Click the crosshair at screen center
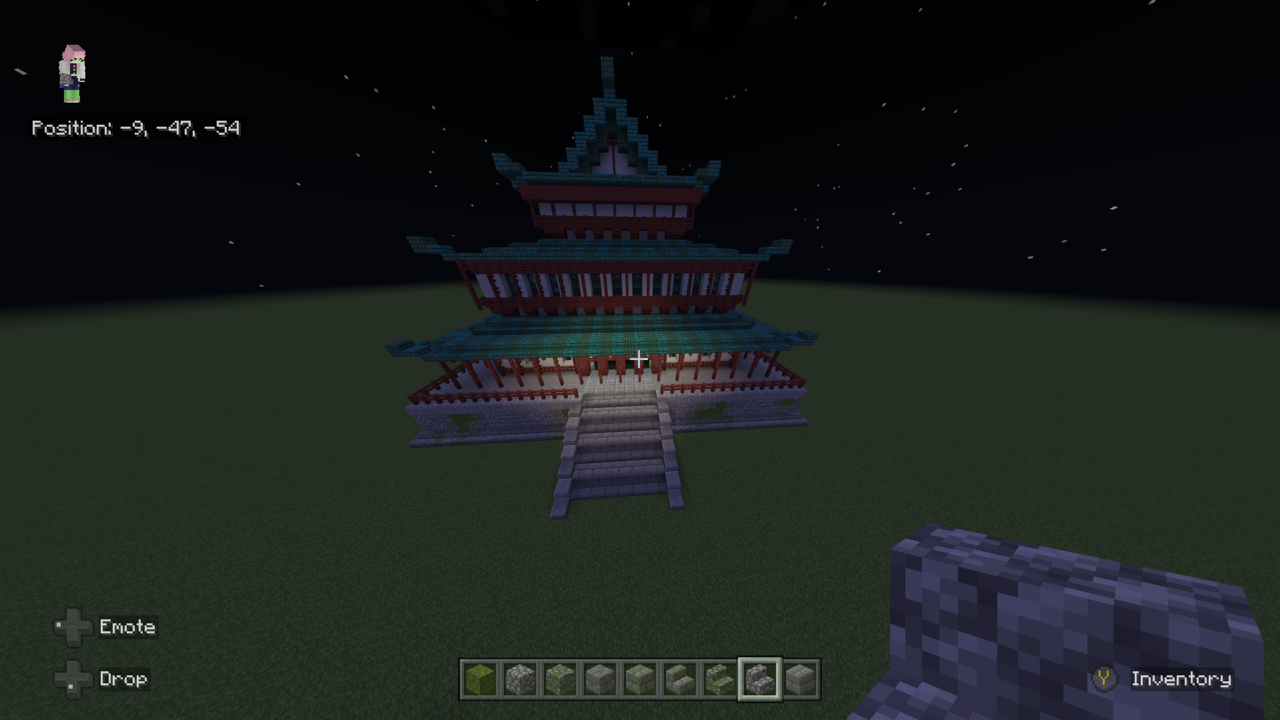Viewport: 1280px width, 720px height. click(x=639, y=357)
